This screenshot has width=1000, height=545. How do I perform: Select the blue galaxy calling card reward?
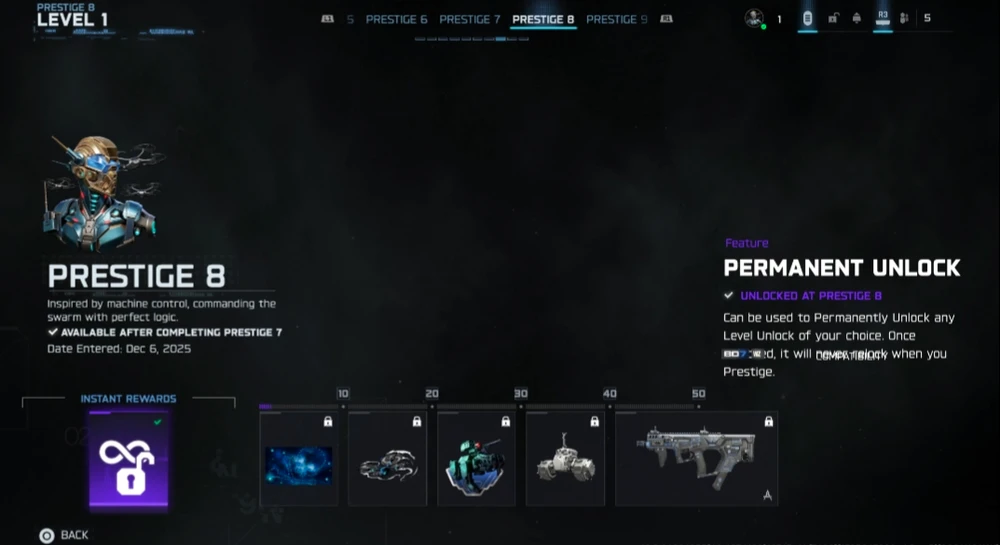point(299,460)
